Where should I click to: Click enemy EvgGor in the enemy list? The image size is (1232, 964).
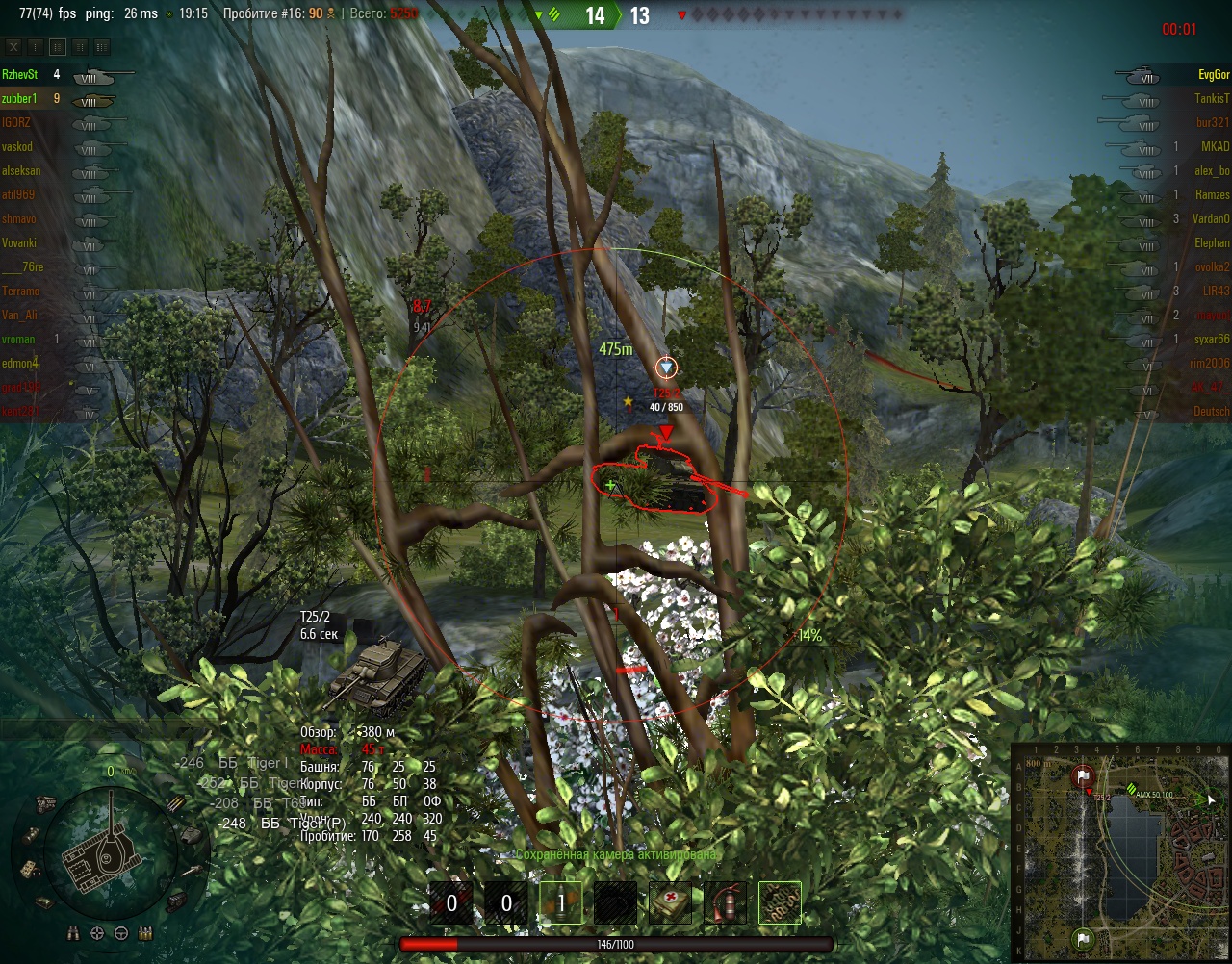[x=1213, y=74]
